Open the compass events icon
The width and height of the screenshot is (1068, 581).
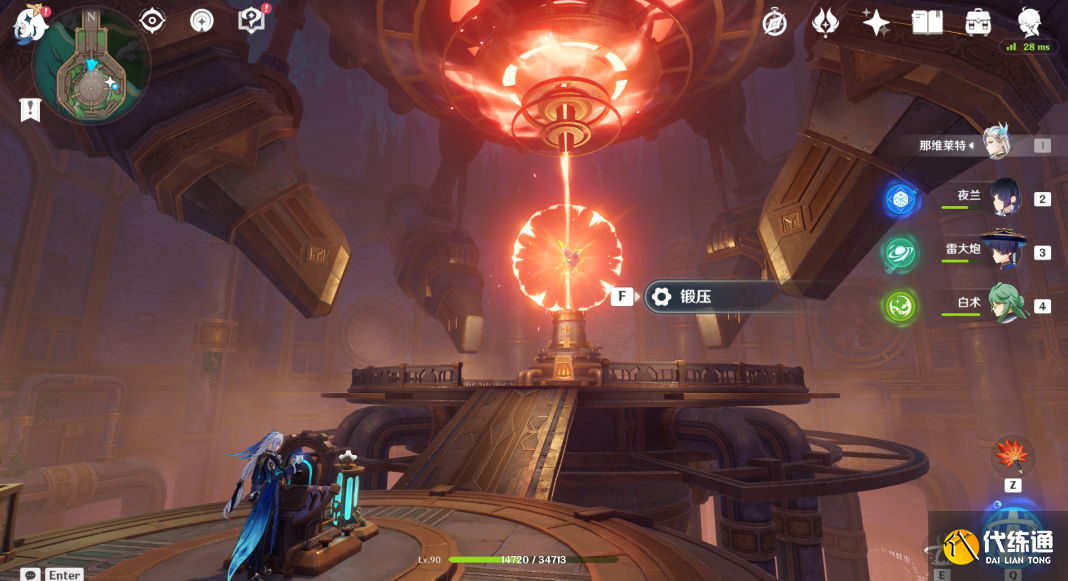pyautogui.click(x=775, y=23)
